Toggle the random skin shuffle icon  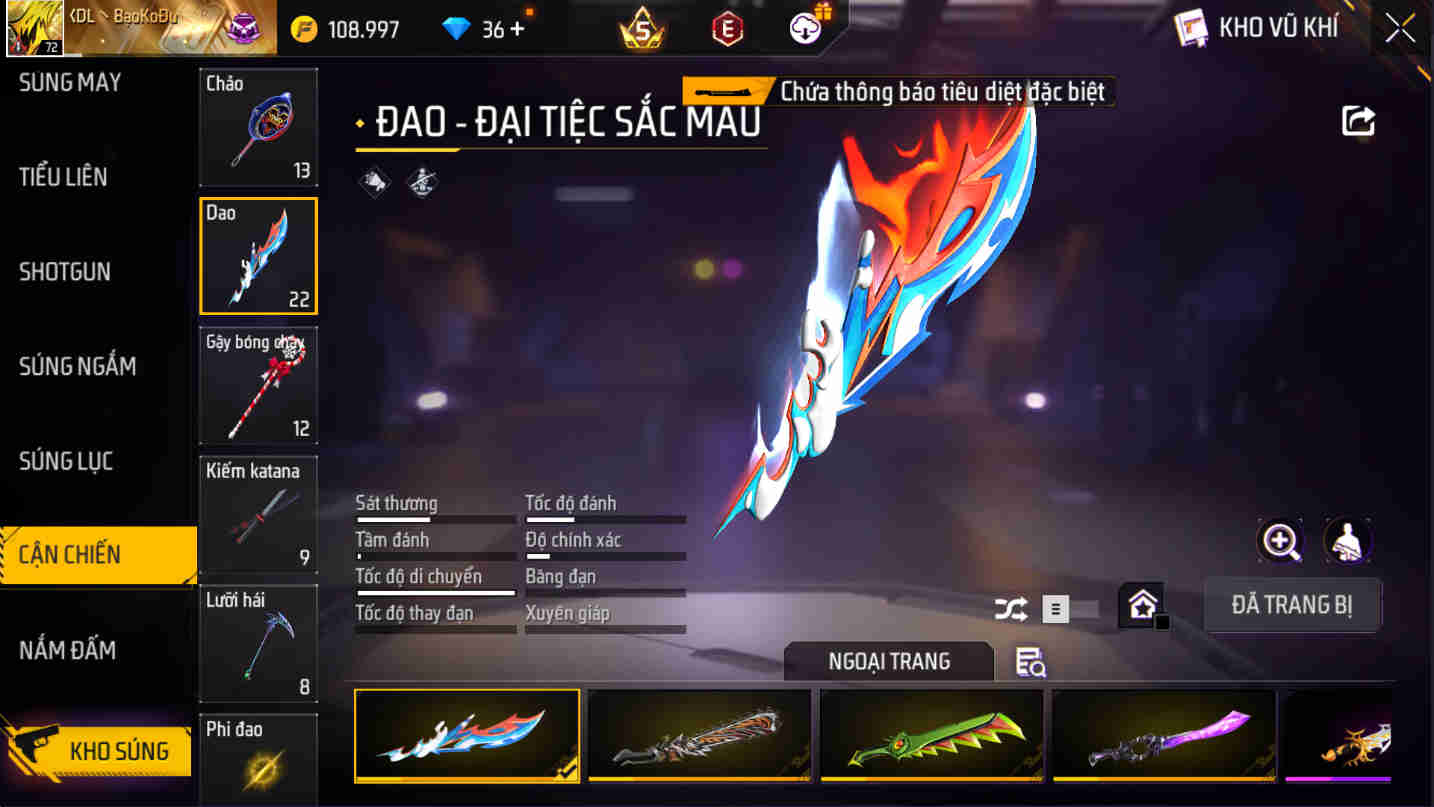(1010, 607)
